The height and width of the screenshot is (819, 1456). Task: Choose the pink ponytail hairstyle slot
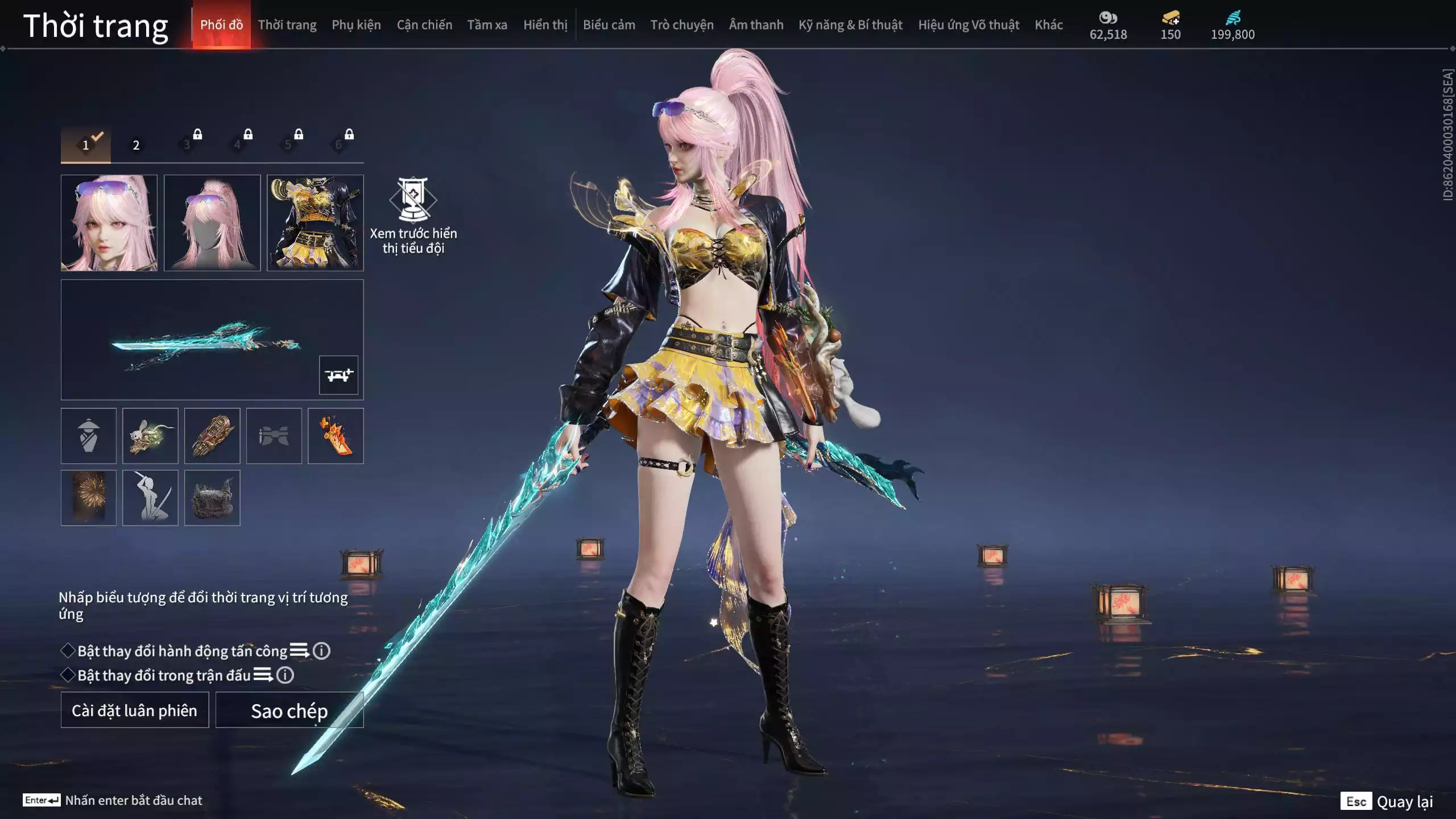pyautogui.click(x=212, y=222)
